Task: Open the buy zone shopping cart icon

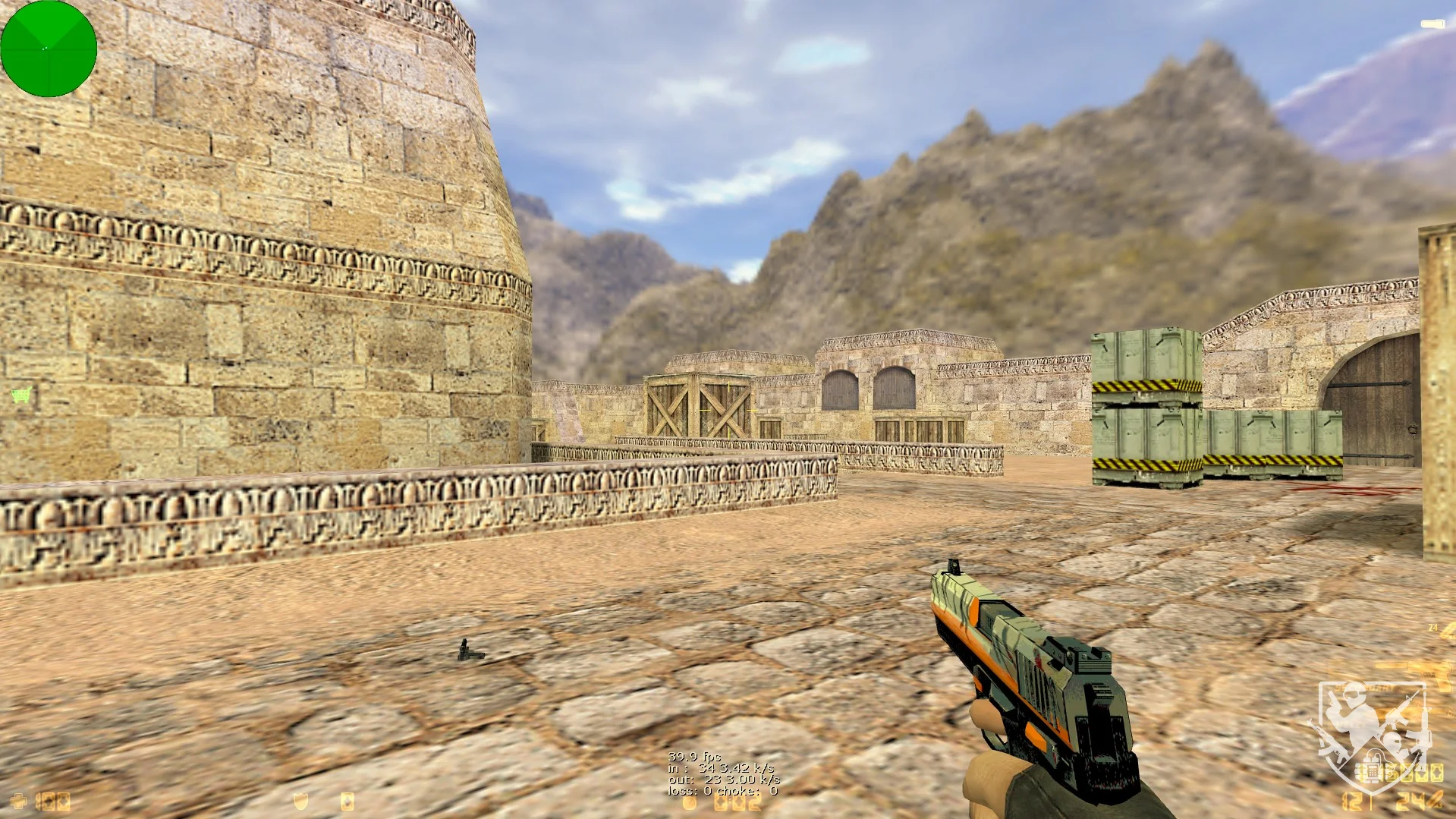Action: coord(22,395)
